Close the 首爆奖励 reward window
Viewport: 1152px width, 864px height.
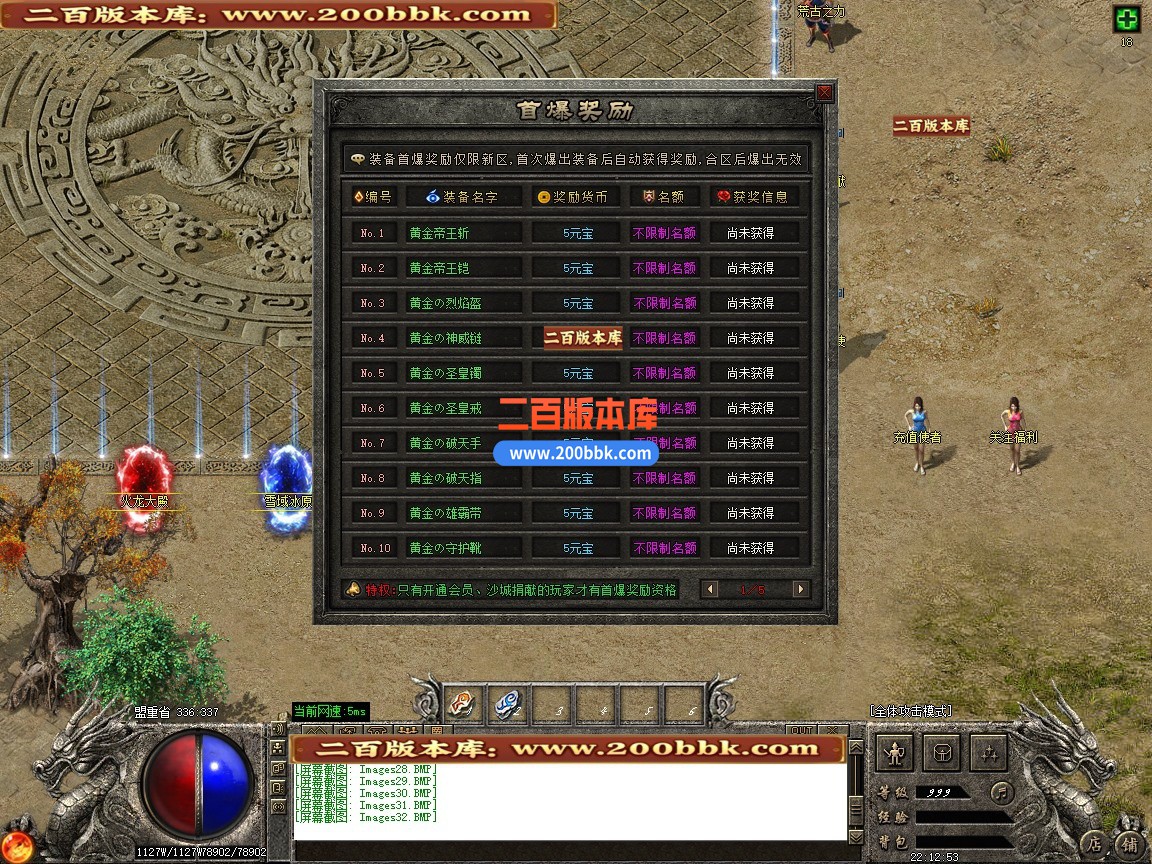point(824,93)
